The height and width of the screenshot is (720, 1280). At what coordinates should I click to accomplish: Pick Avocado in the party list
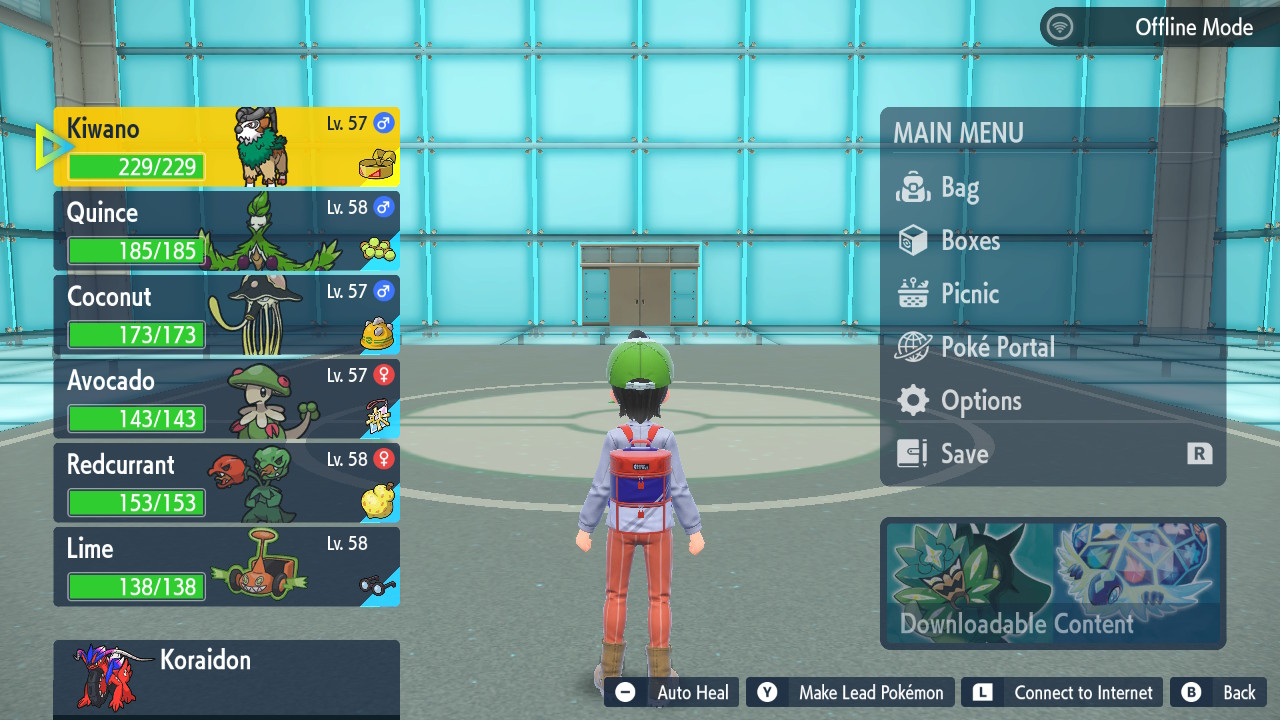[226, 399]
